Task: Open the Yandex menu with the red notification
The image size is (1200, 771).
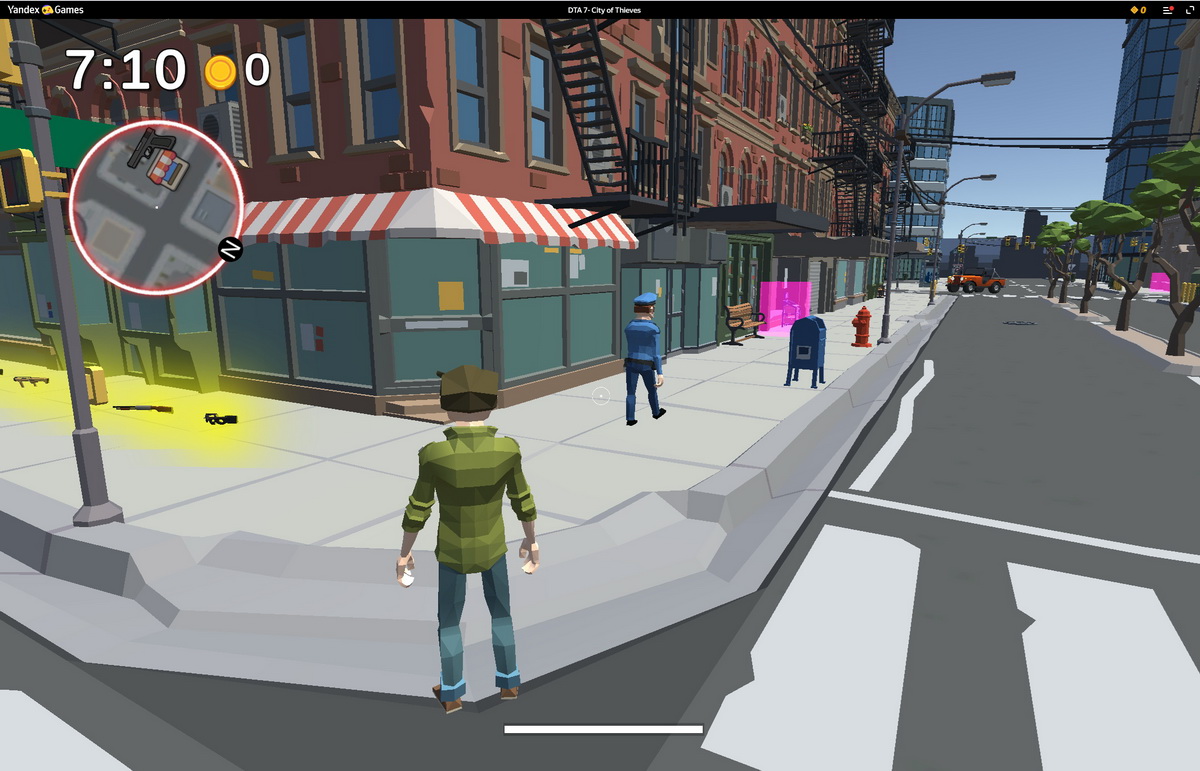Action: pos(1167,10)
